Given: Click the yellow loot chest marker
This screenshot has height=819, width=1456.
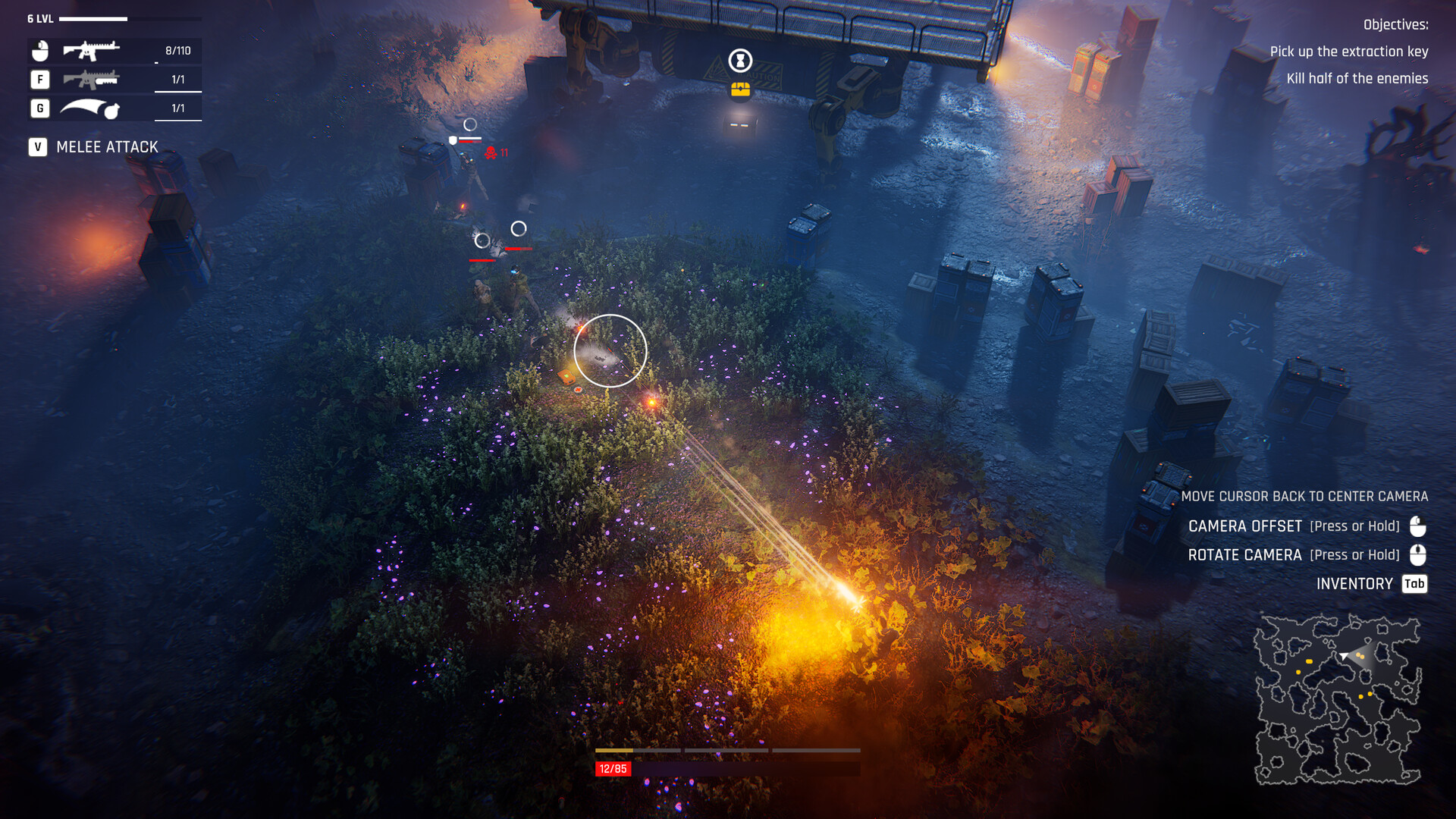Looking at the screenshot, I should point(740,90).
